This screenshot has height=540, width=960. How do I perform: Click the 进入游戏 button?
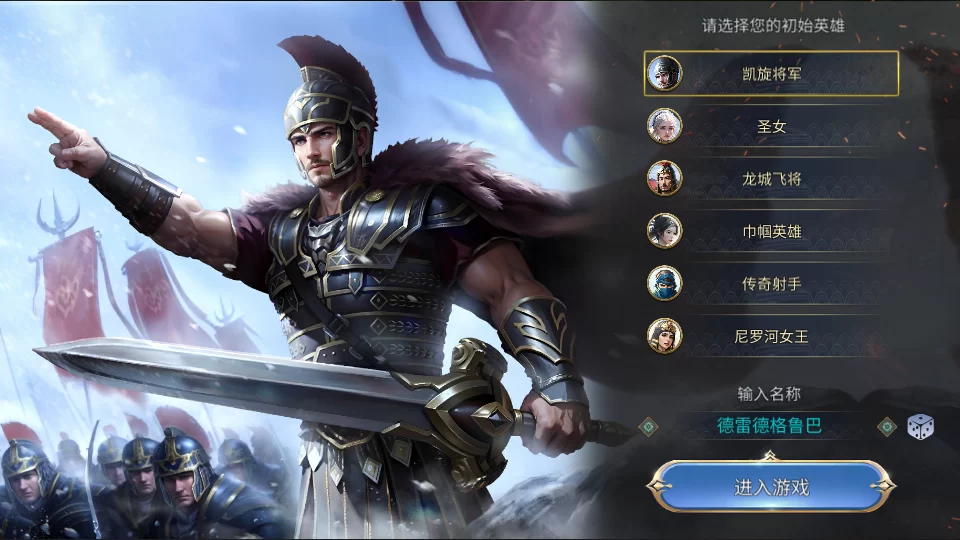[x=771, y=488]
